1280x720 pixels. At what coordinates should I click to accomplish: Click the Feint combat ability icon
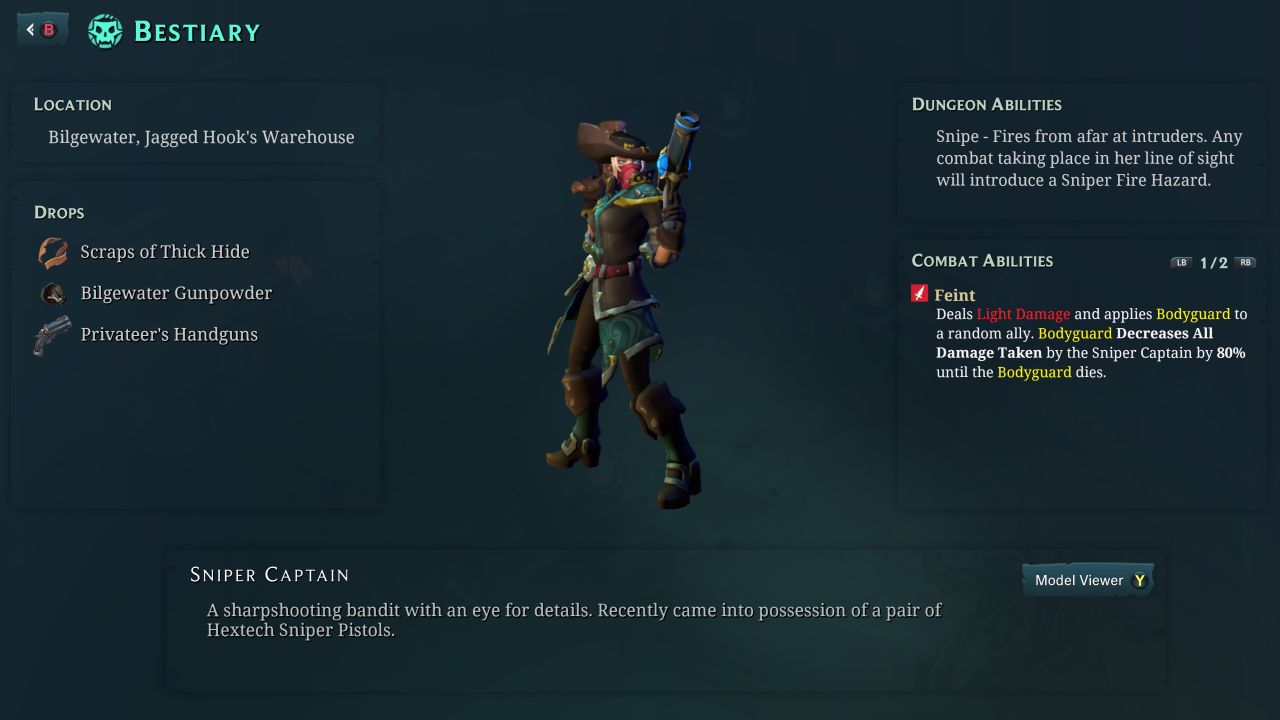pyautogui.click(x=920, y=294)
